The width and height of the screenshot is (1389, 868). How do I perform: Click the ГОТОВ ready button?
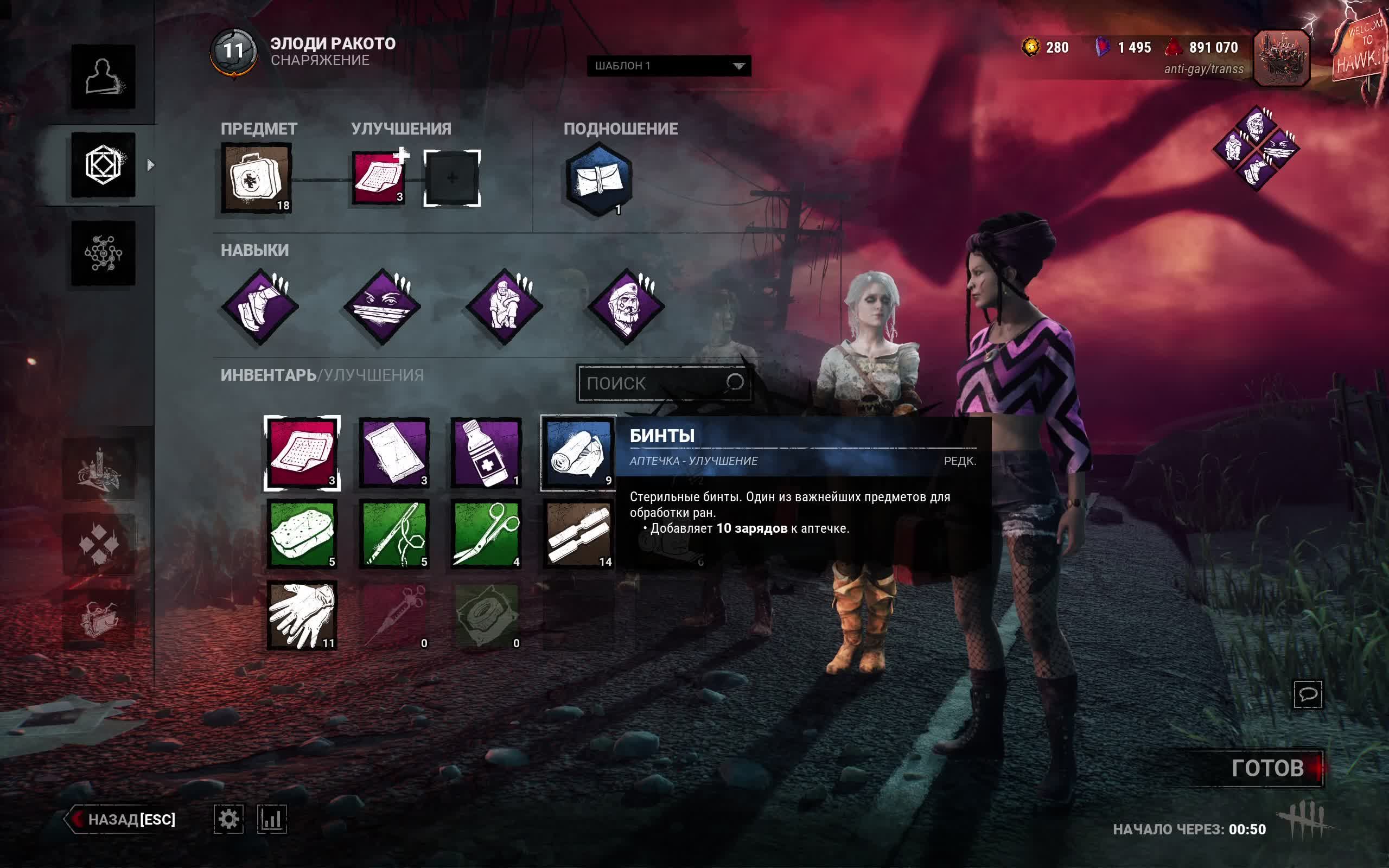coord(1267,768)
